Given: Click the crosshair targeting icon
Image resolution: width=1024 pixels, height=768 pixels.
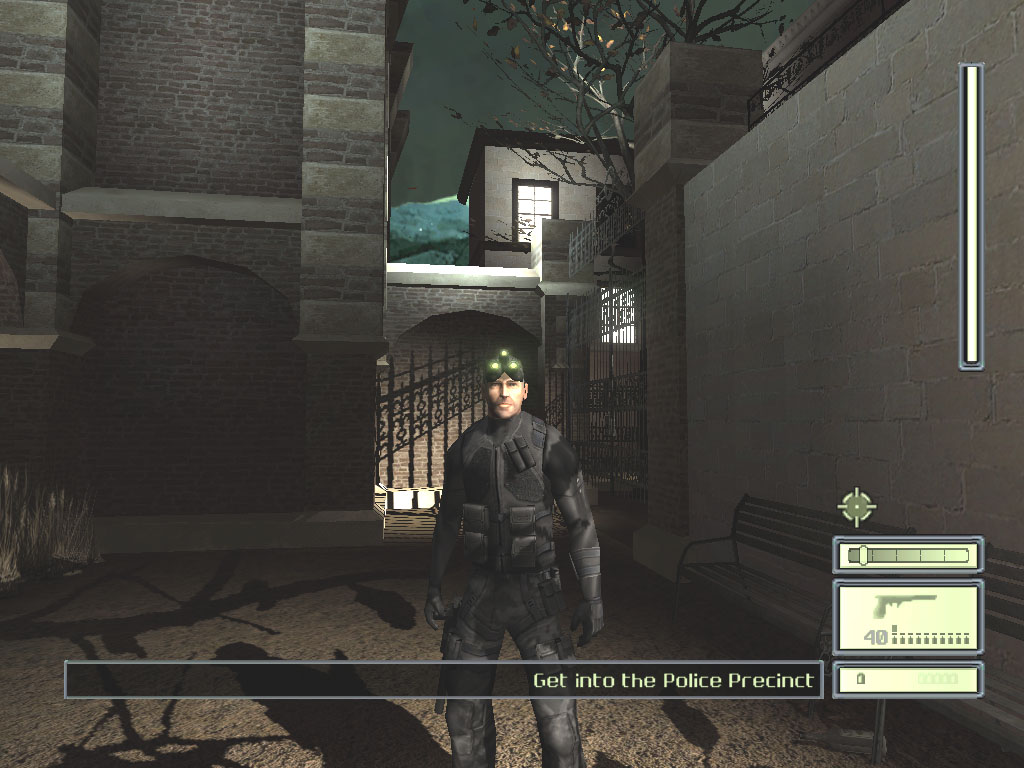Looking at the screenshot, I should pyautogui.click(x=856, y=506).
